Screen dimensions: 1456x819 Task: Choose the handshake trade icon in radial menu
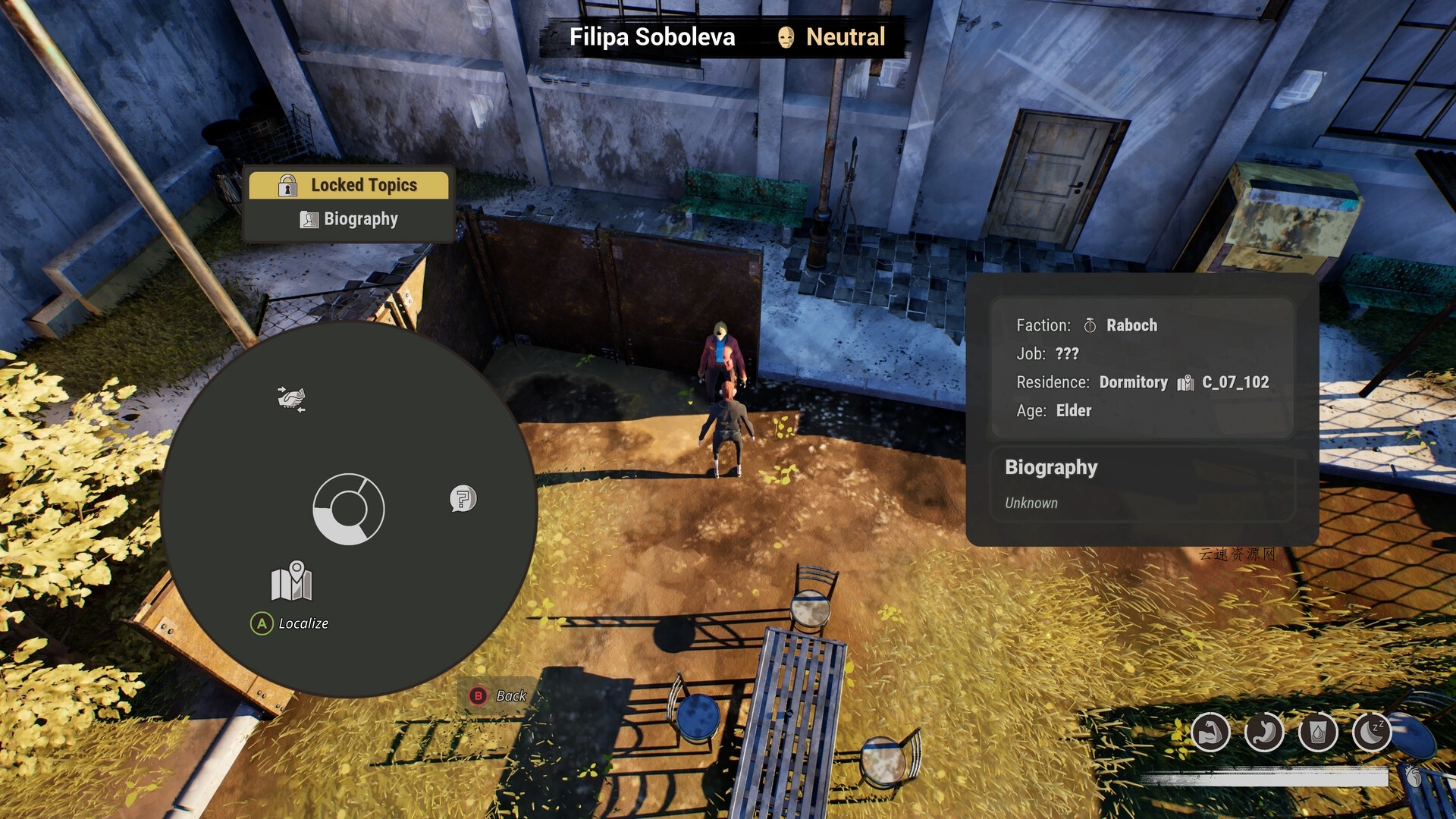tap(291, 398)
